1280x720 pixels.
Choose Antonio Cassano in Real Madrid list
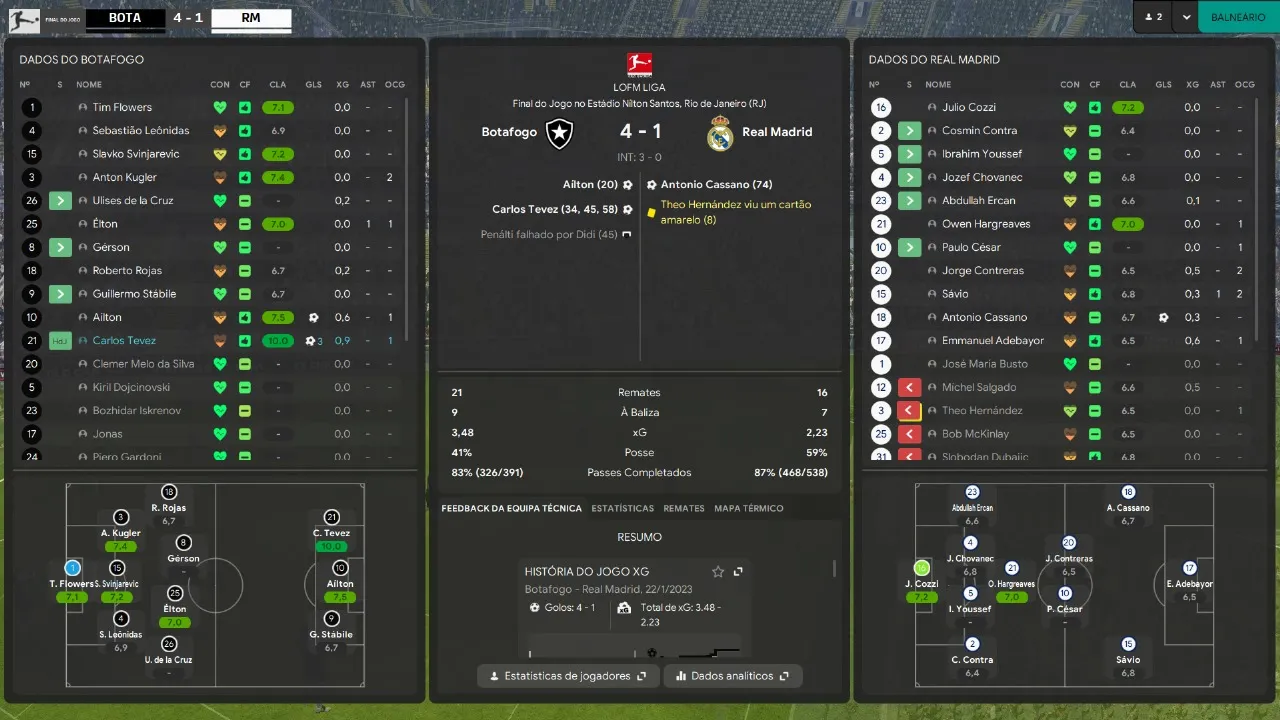(x=984, y=317)
